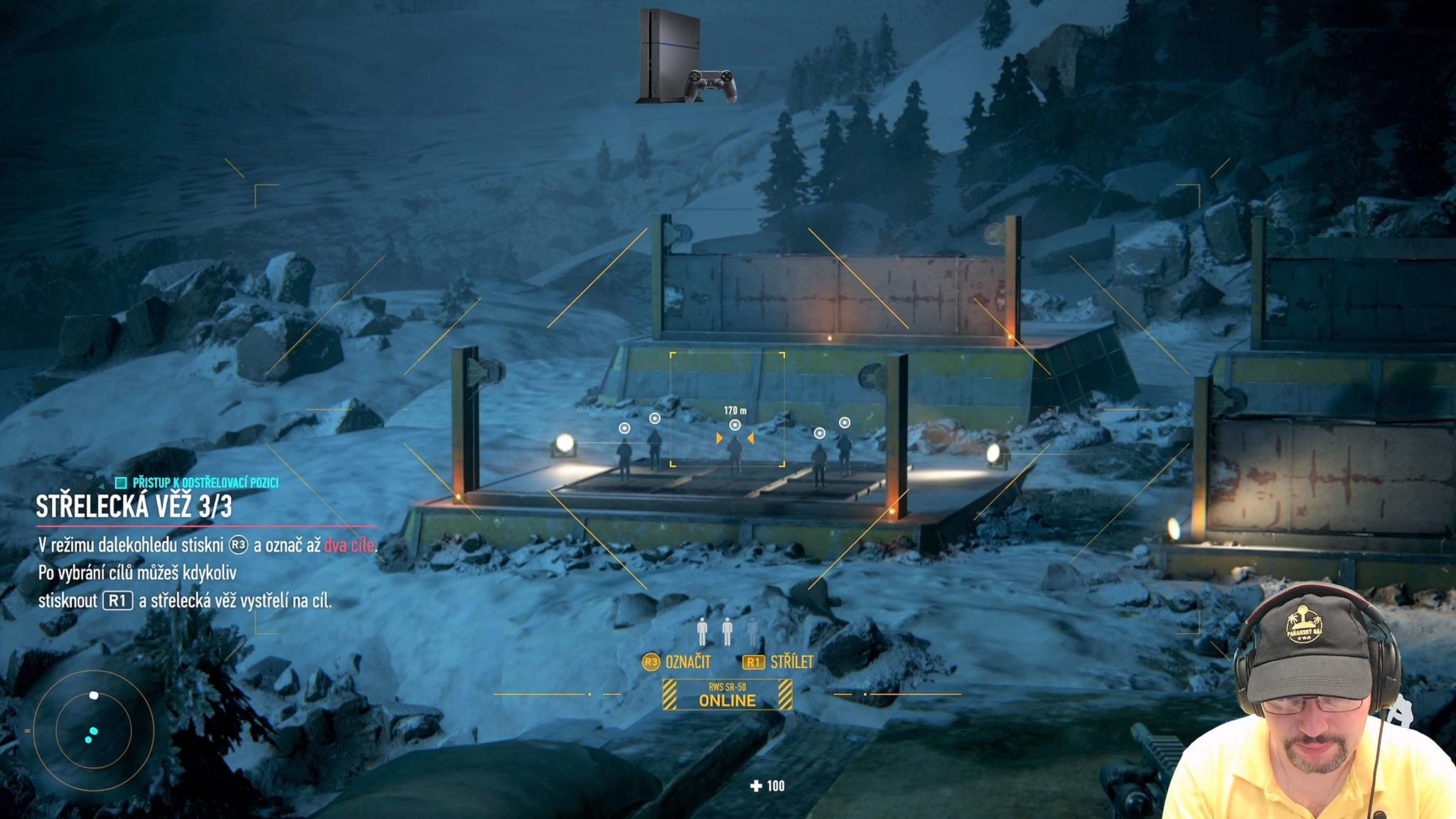Click the 'Střelecká věž 3/3' tutorial heading
The height and width of the screenshot is (819, 1456).
point(134,507)
